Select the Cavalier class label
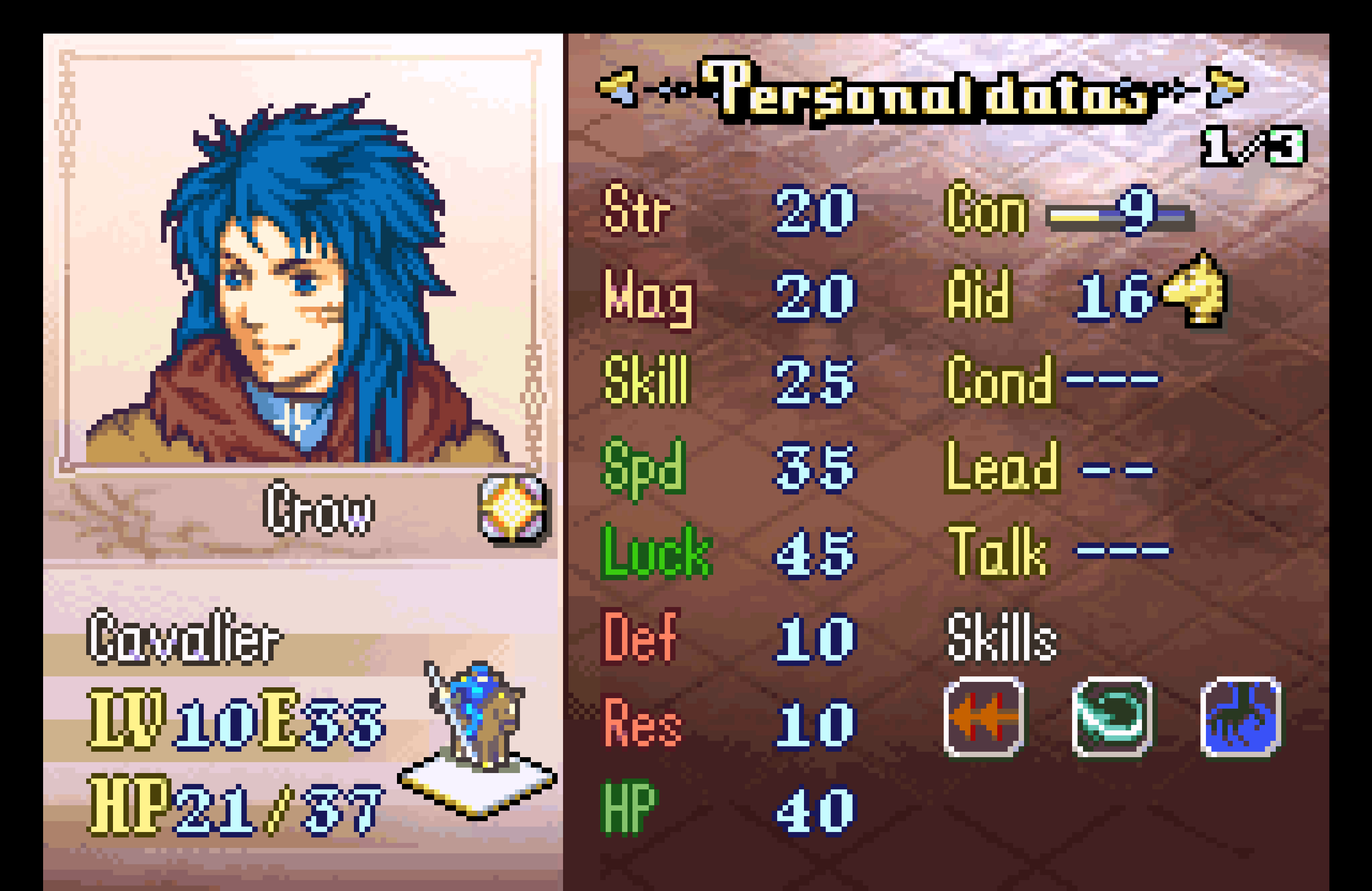 [x=183, y=637]
